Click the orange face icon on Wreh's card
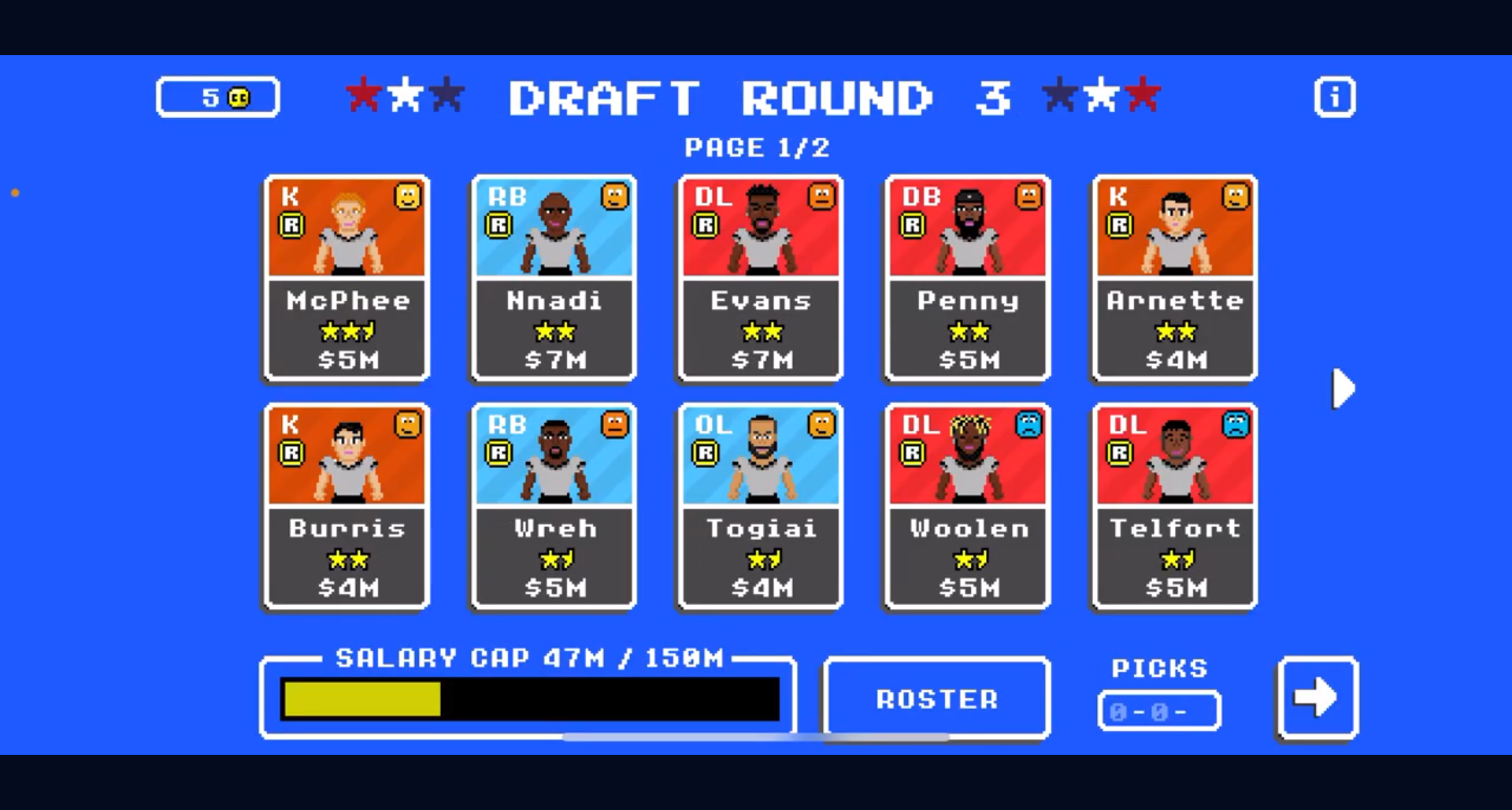1512x810 pixels. 615,425
